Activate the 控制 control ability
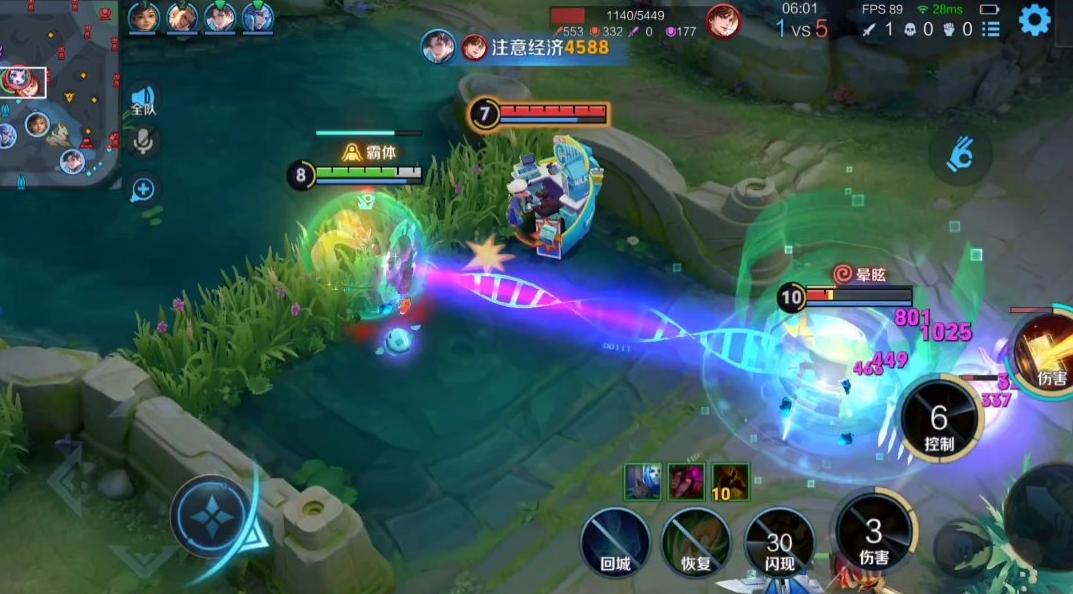The image size is (1073, 594). pyautogui.click(x=940, y=418)
